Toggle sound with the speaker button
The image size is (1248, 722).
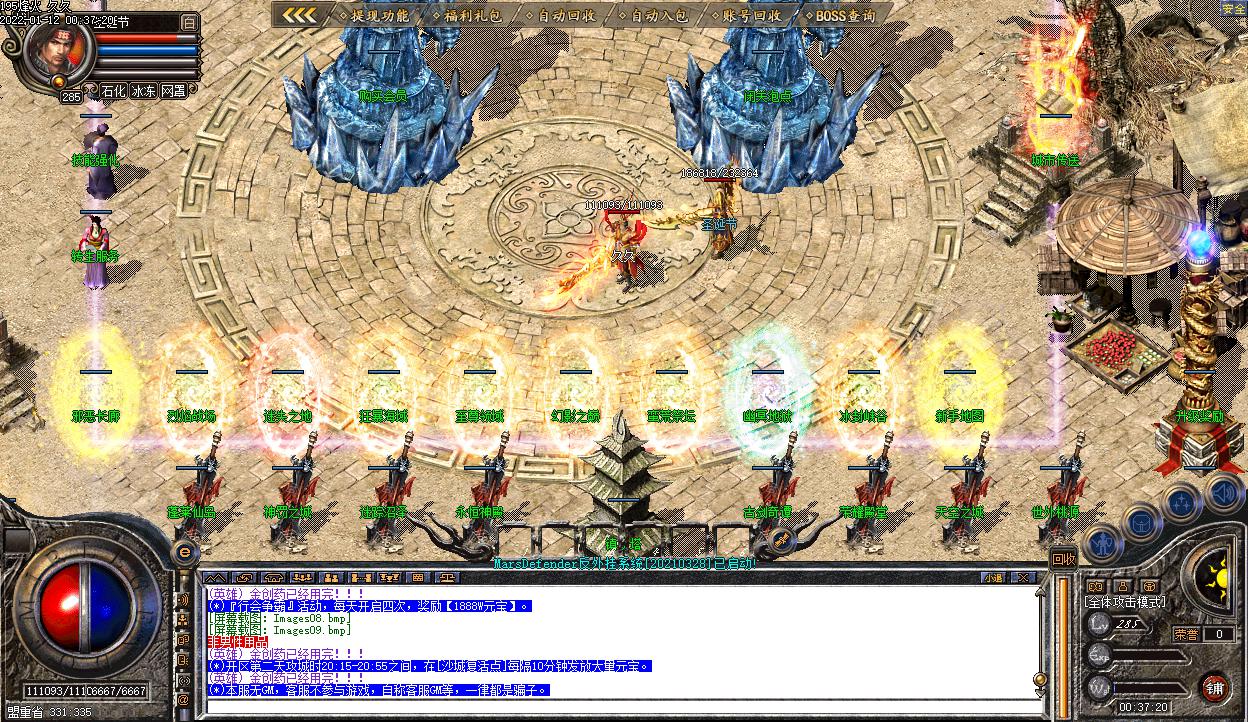pos(1222,492)
